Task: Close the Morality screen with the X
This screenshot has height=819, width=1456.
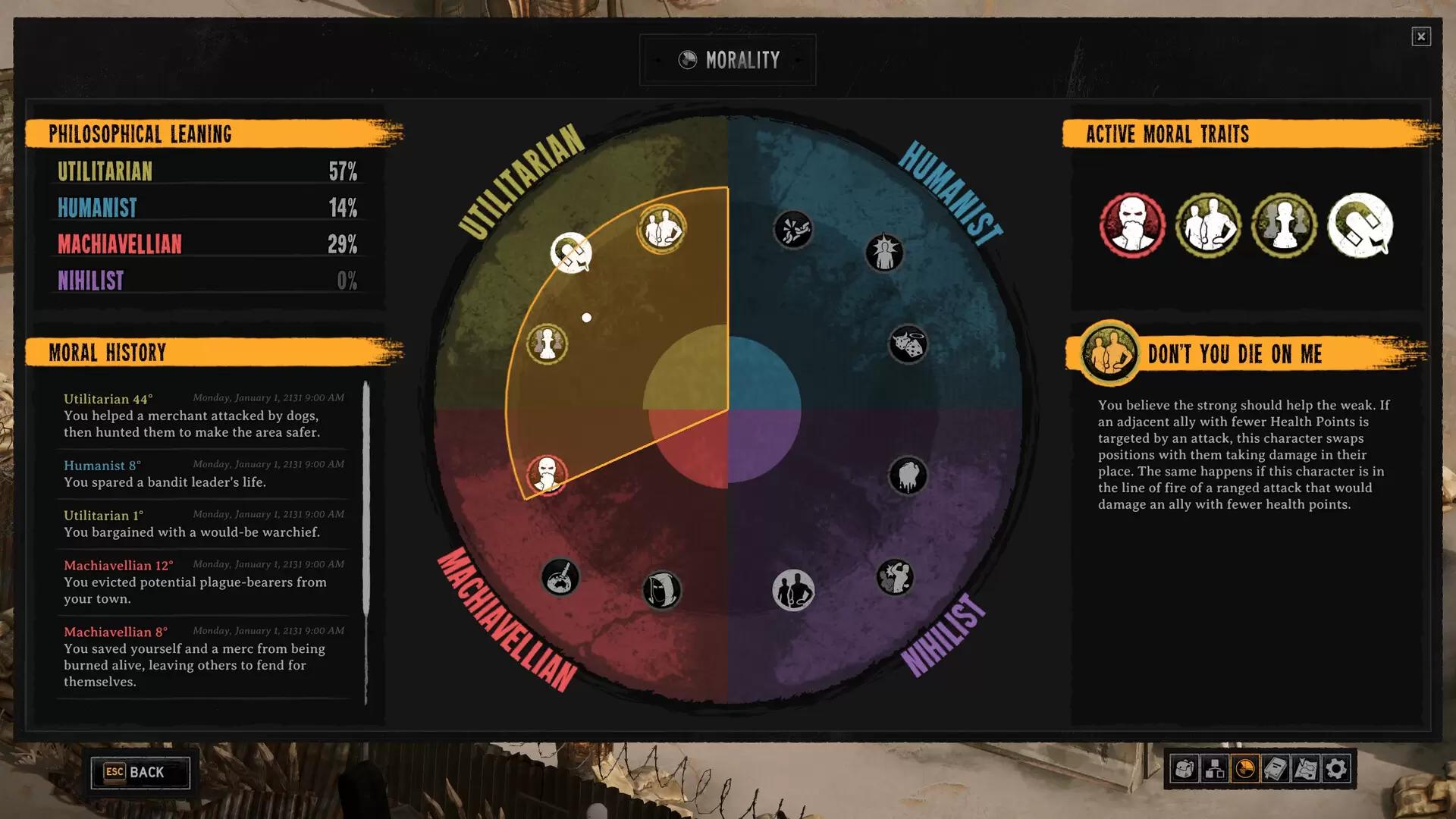Action: pyautogui.click(x=1421, y=36)
